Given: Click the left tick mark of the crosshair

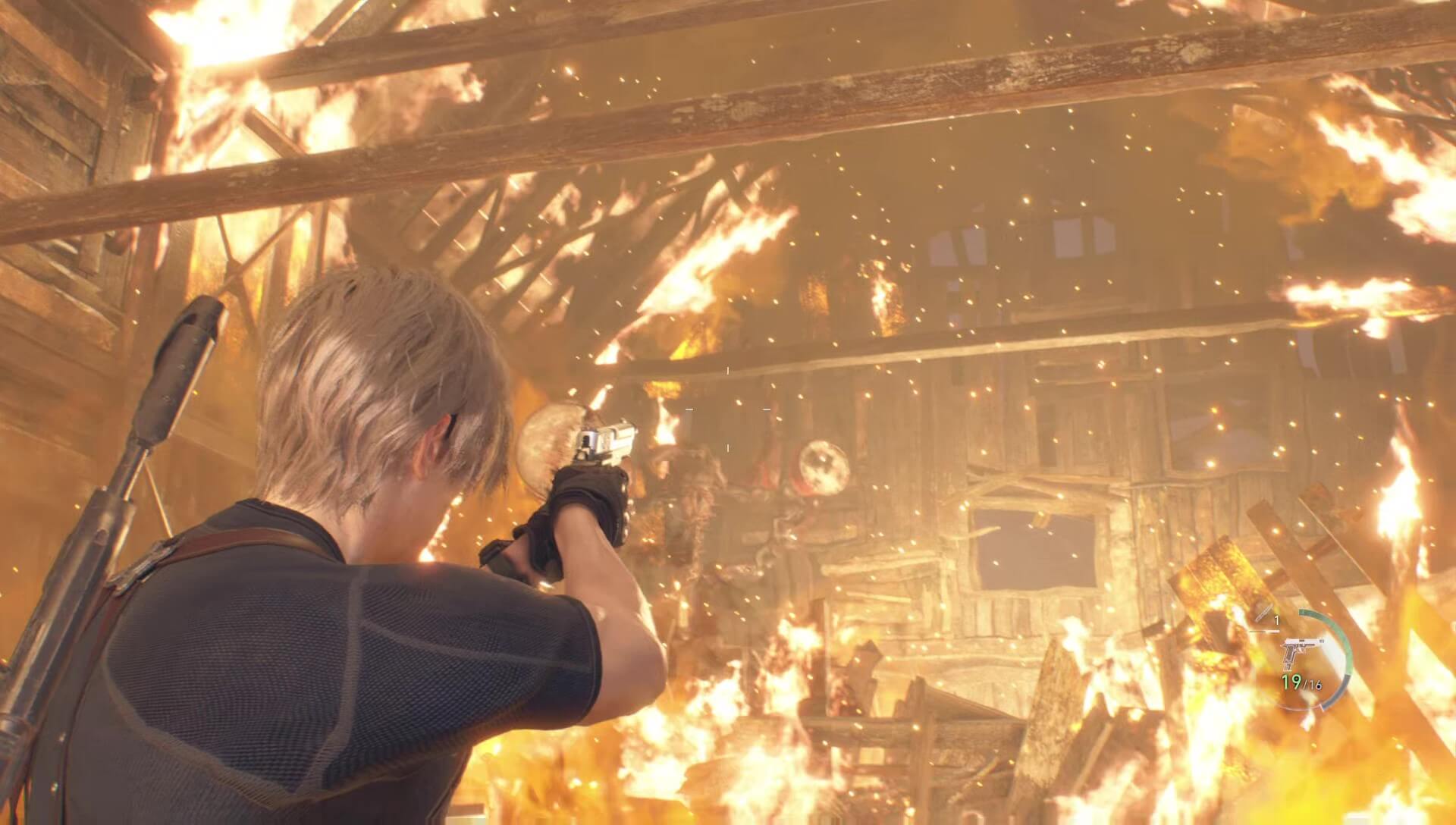Looking at the screenshot, I should point(689,409).
